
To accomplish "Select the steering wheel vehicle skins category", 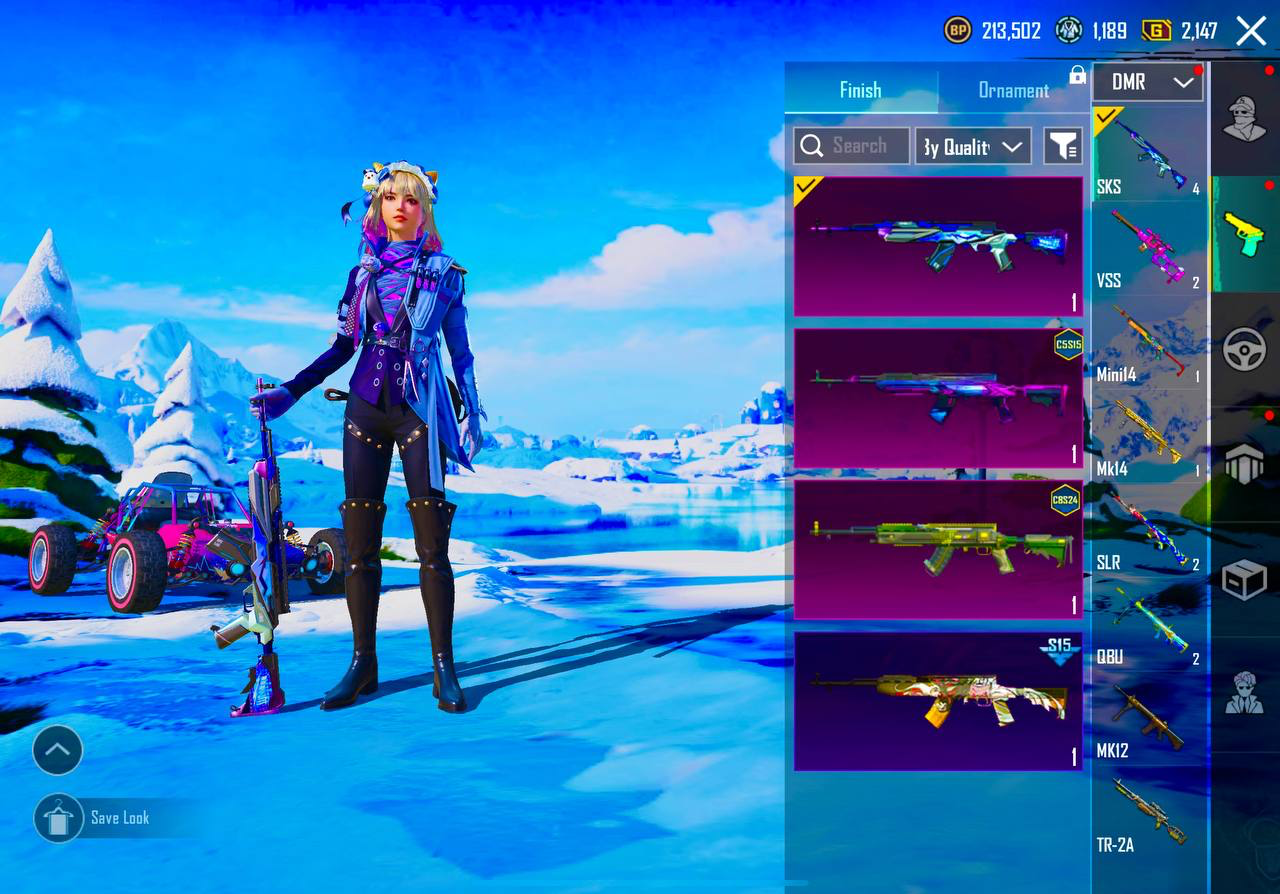I will click(x=1244, y=349).
